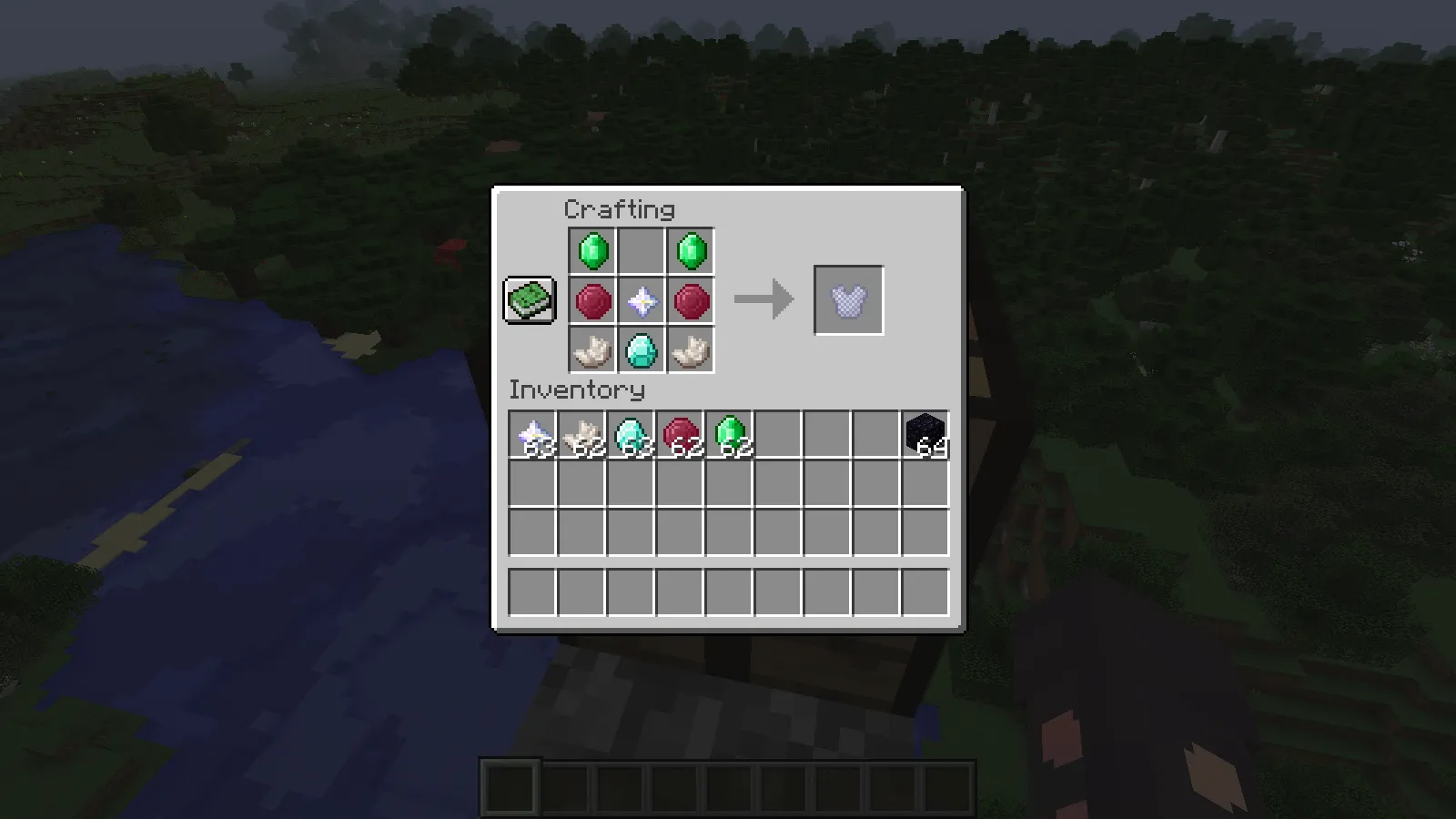The image size is (1456, 819).
Task: Select the emerald in the top-left crafting slot
Action: [x=590, y=251]
